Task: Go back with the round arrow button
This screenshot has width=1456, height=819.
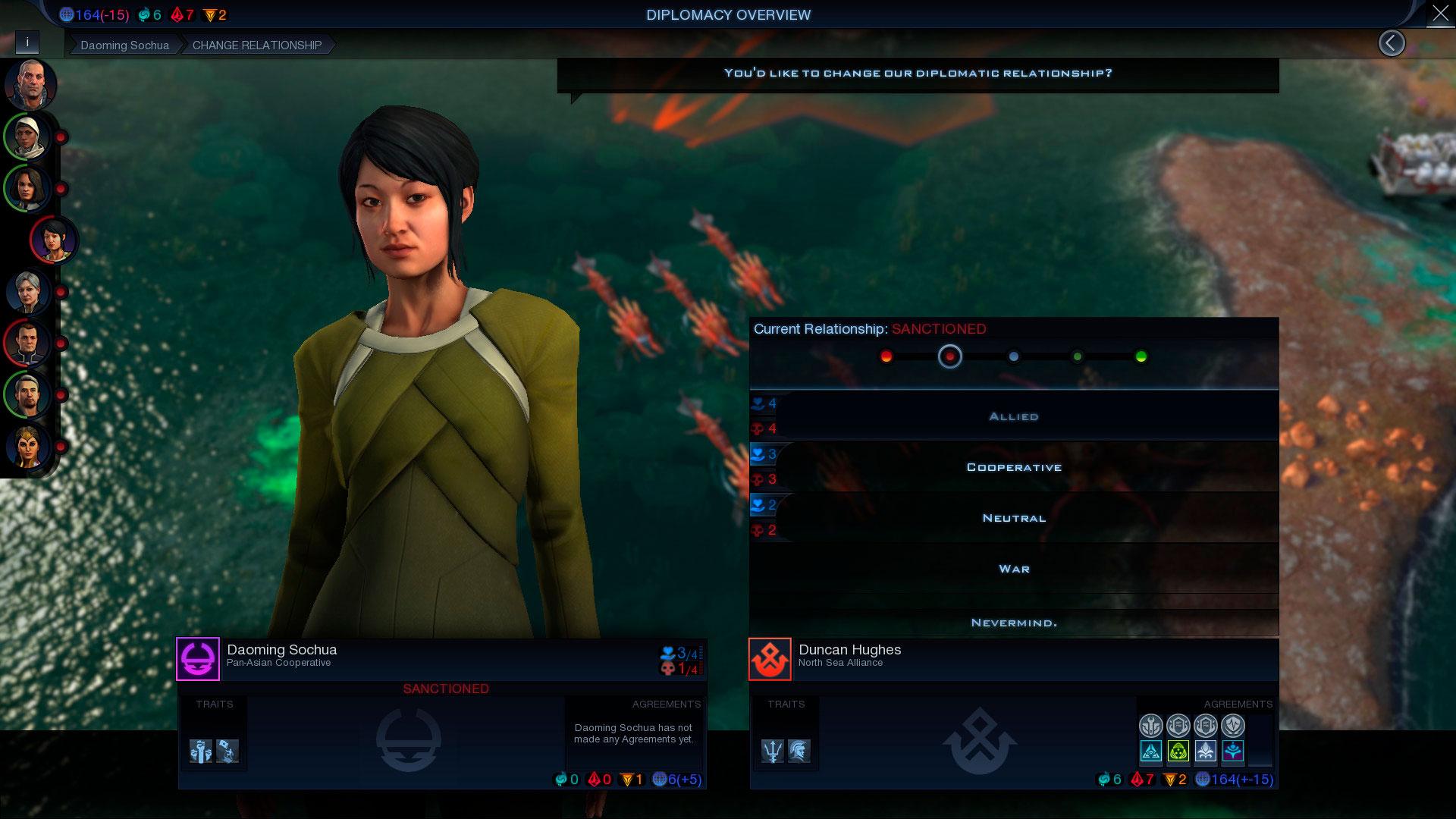Action: pos(1391,43)
